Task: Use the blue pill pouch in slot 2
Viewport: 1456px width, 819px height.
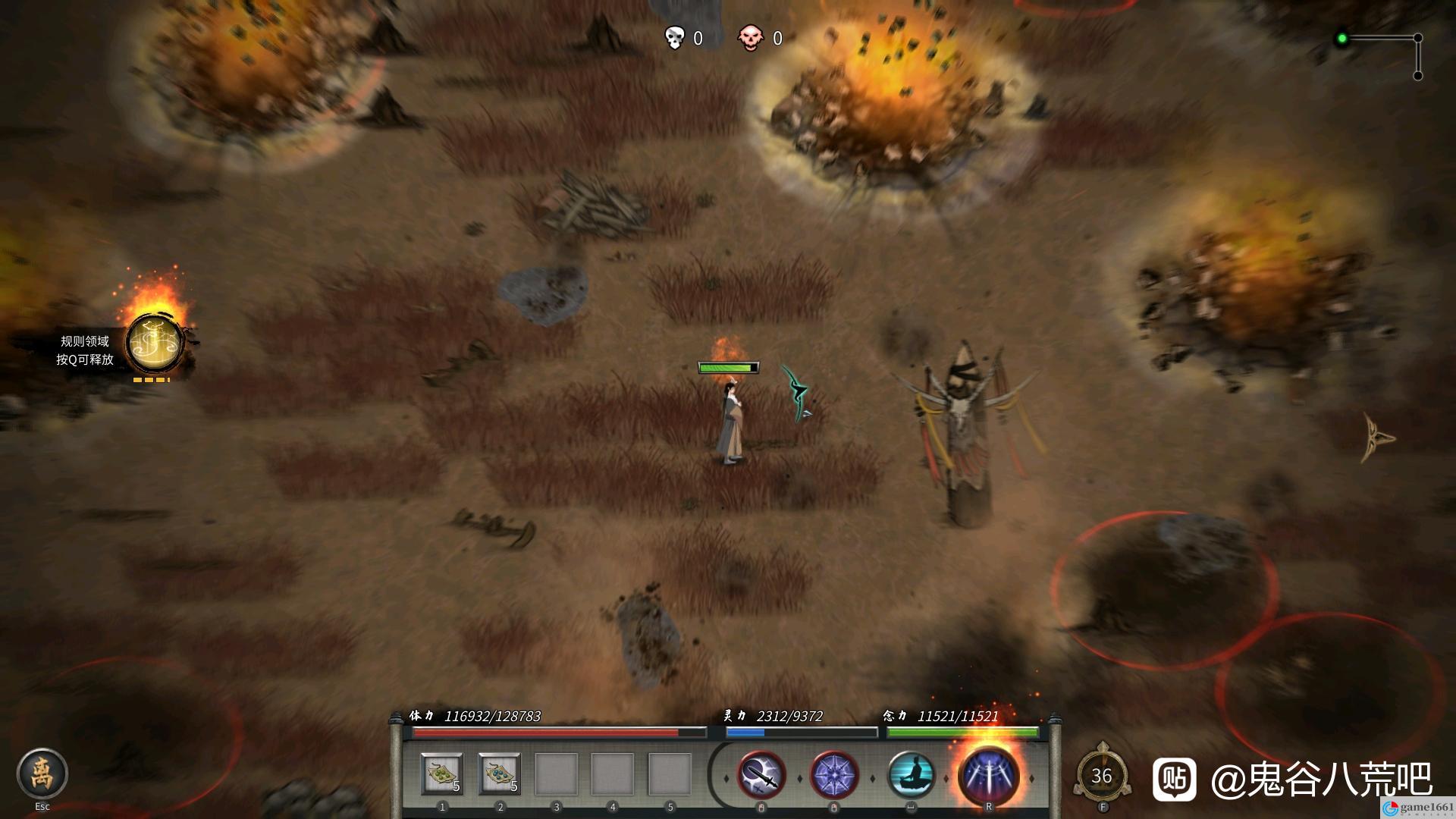Action: [500, 774]
